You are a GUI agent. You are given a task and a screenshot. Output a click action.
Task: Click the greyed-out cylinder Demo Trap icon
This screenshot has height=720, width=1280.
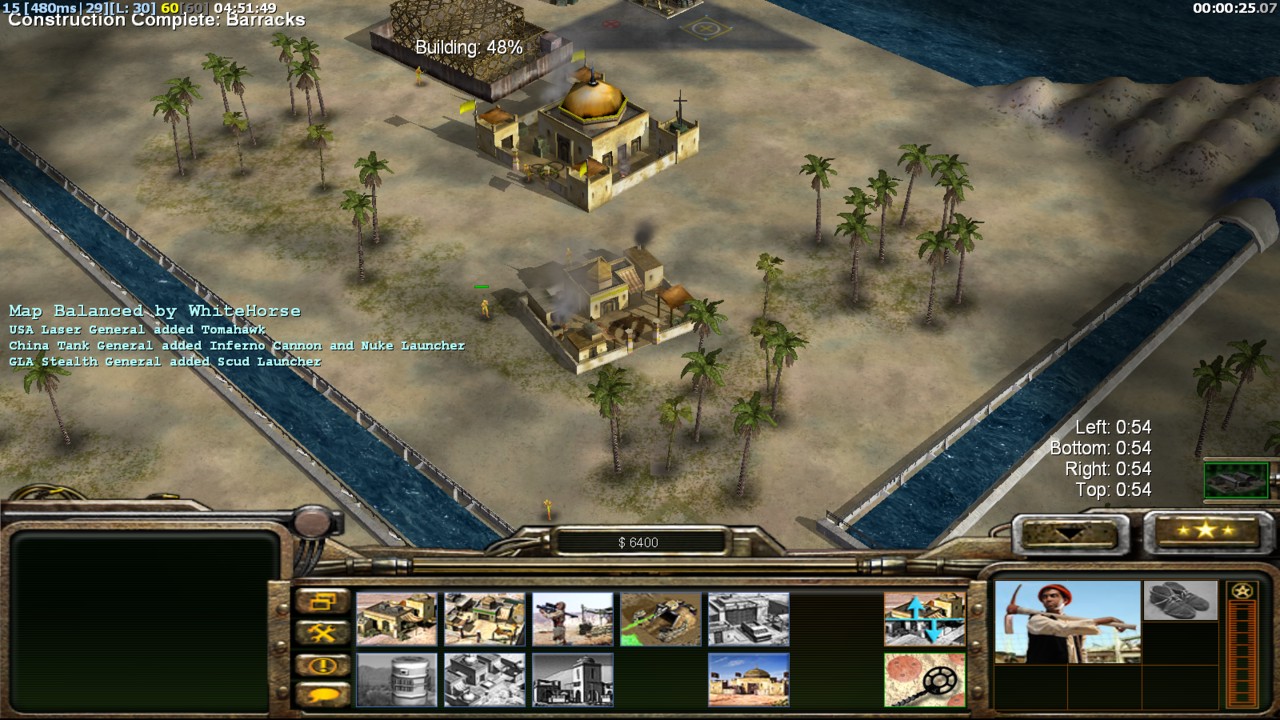(x=396, y=679)
